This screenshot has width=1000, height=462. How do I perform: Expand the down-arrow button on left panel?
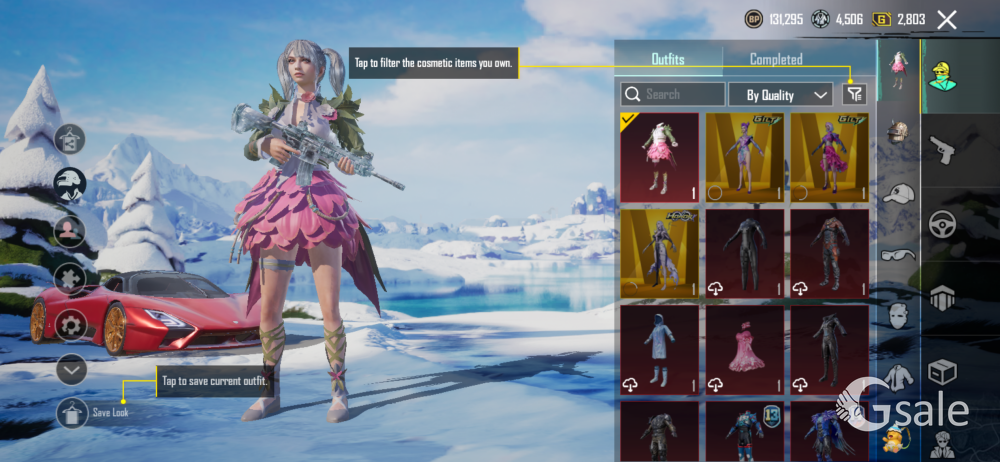[71, 370]
